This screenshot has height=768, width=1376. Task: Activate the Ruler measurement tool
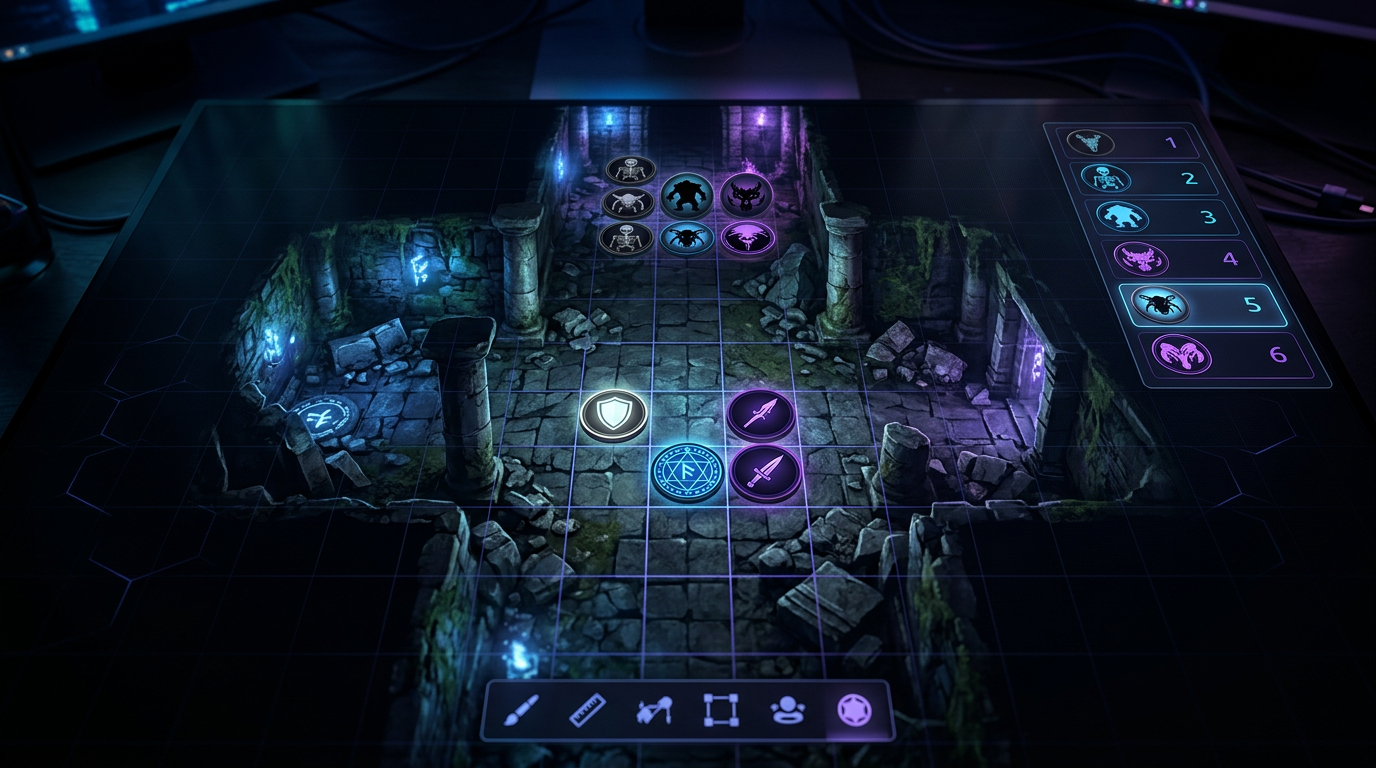click(x=588, y=710)
